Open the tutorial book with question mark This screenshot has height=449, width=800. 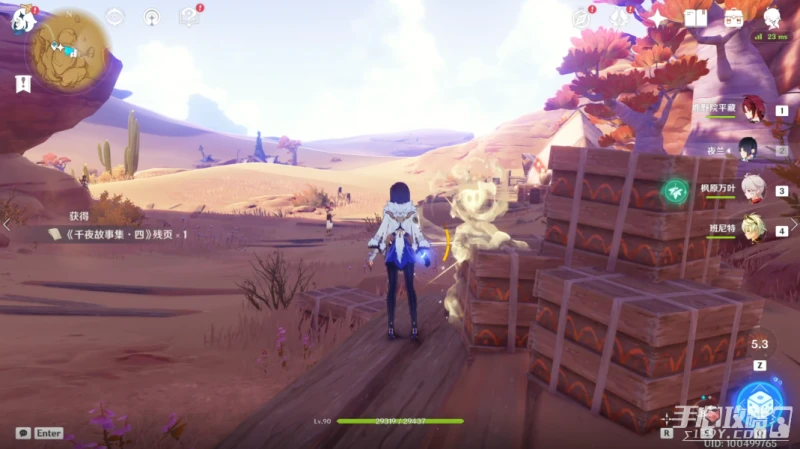pos(187,17)
